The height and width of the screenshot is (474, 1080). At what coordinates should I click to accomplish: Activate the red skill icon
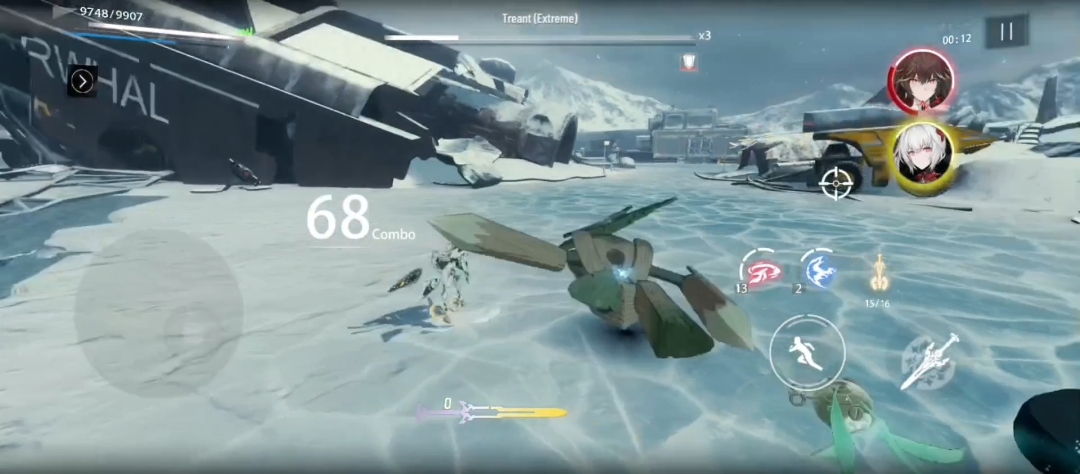[758, 268]
